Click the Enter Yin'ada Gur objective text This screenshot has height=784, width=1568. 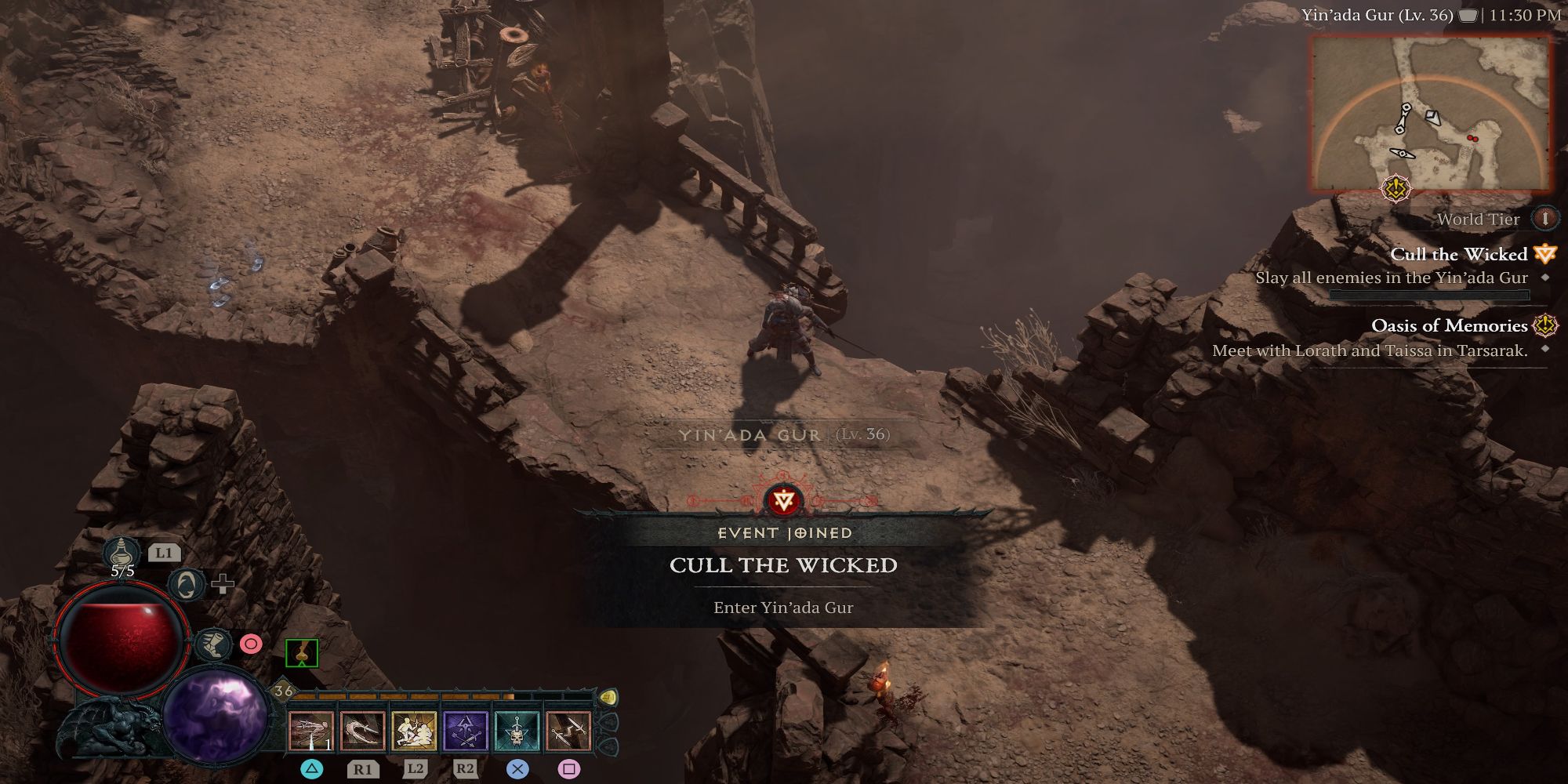[x=782, y=608]
